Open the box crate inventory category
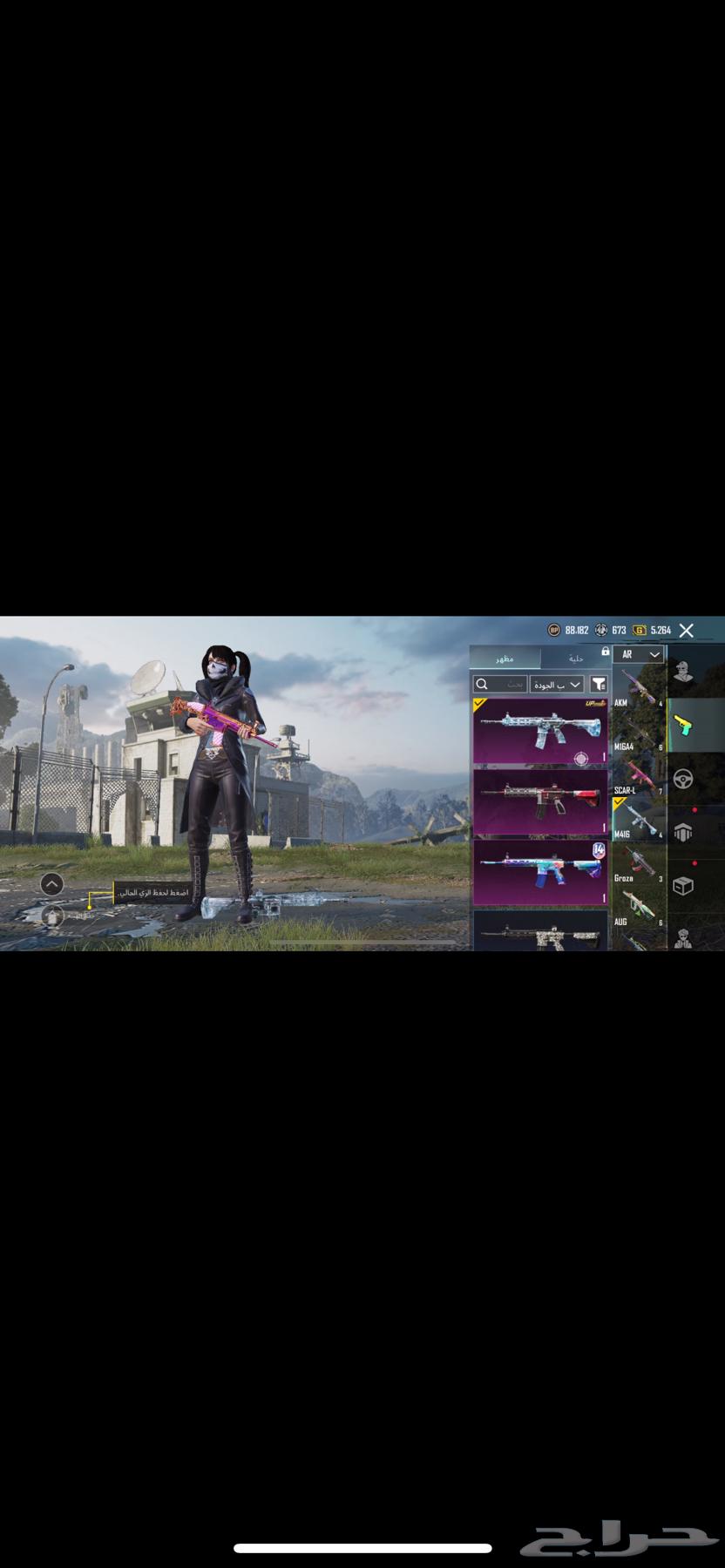The height and width of the screenshot is (1568, 725). [x=684, y=885]
